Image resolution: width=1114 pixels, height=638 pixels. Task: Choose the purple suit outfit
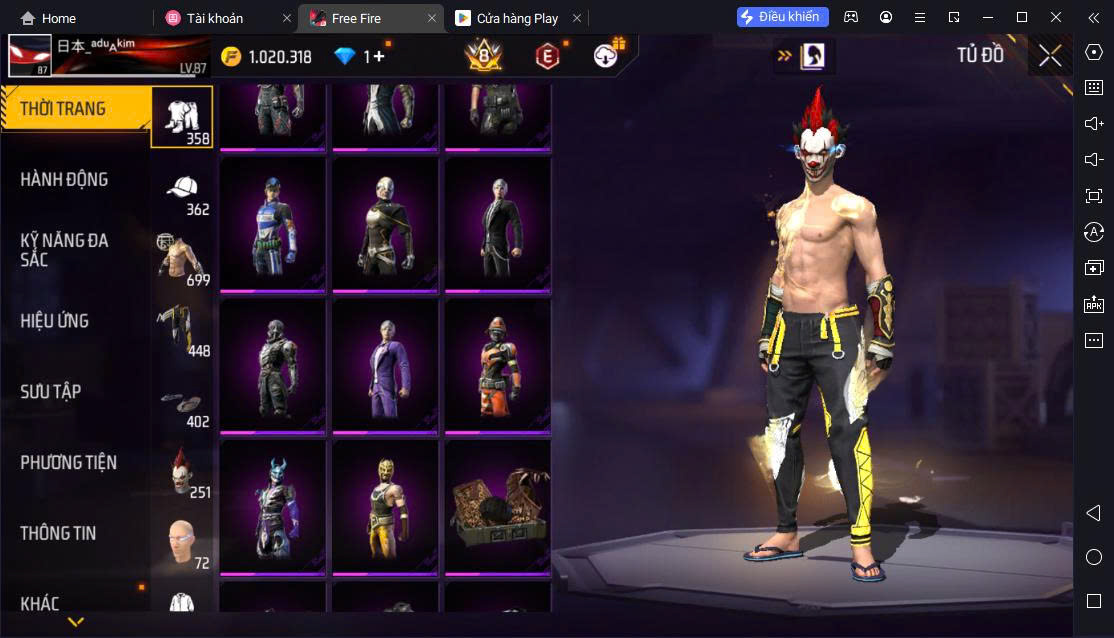[385, 366]
